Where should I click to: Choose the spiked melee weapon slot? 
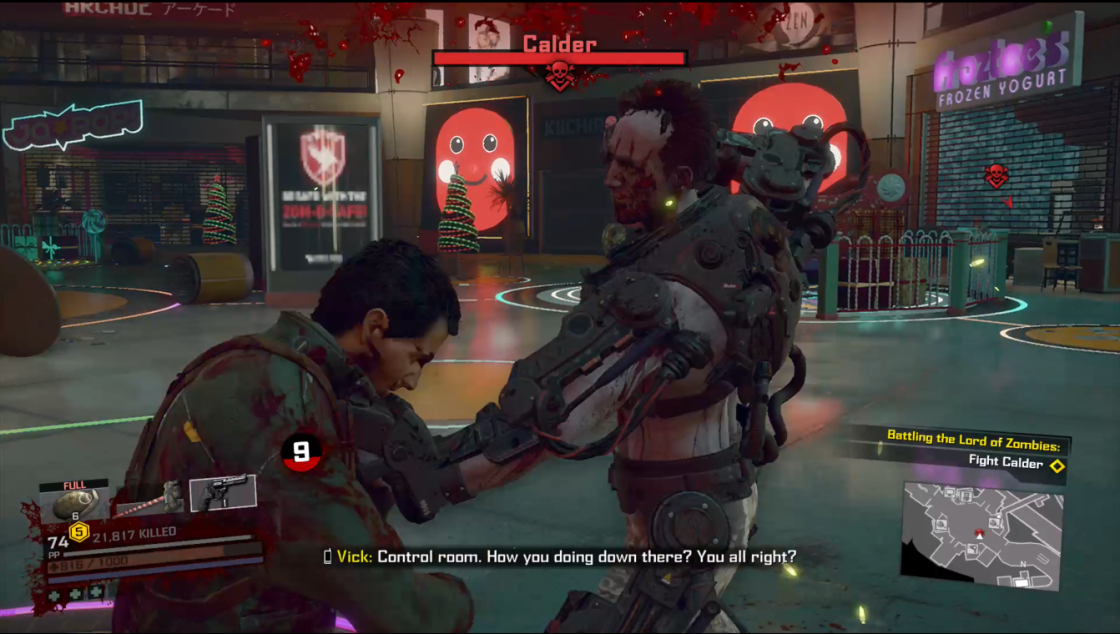(x=150, y=497)
